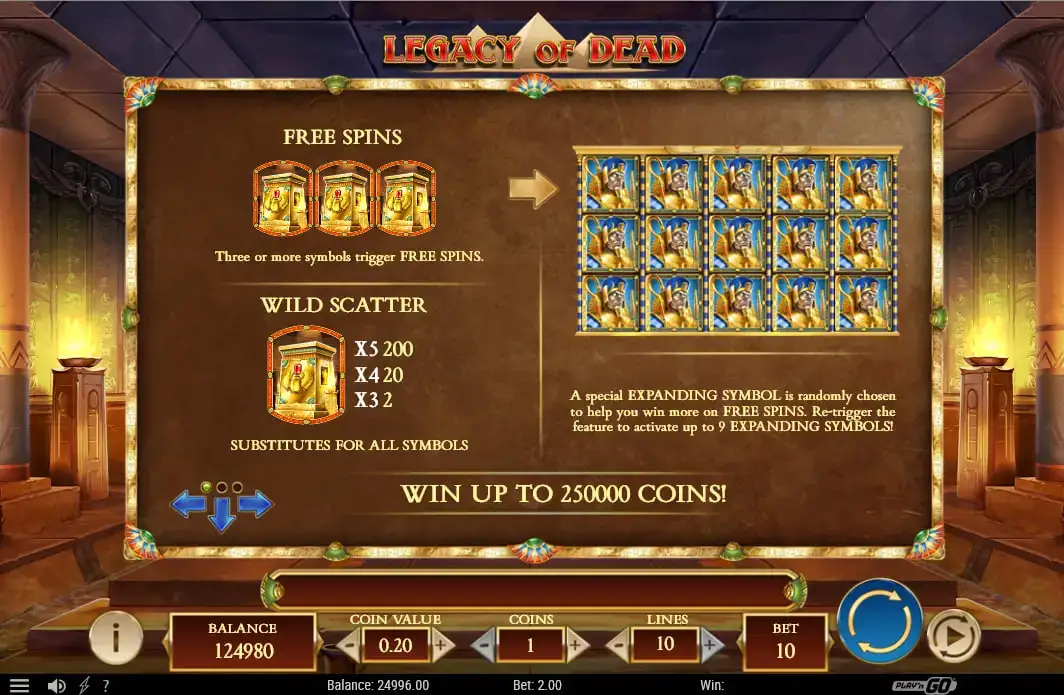Open the hamburger menu in the bottom bar
This screenshot has width=1064, height=695.
click(x=19, y=686)
